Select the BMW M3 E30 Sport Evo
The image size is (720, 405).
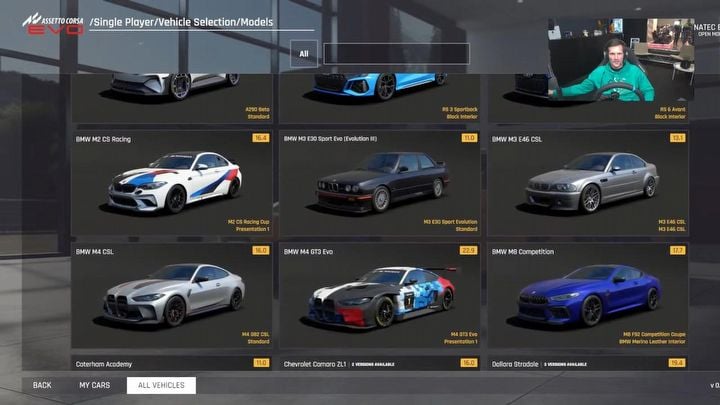[379, 183]
